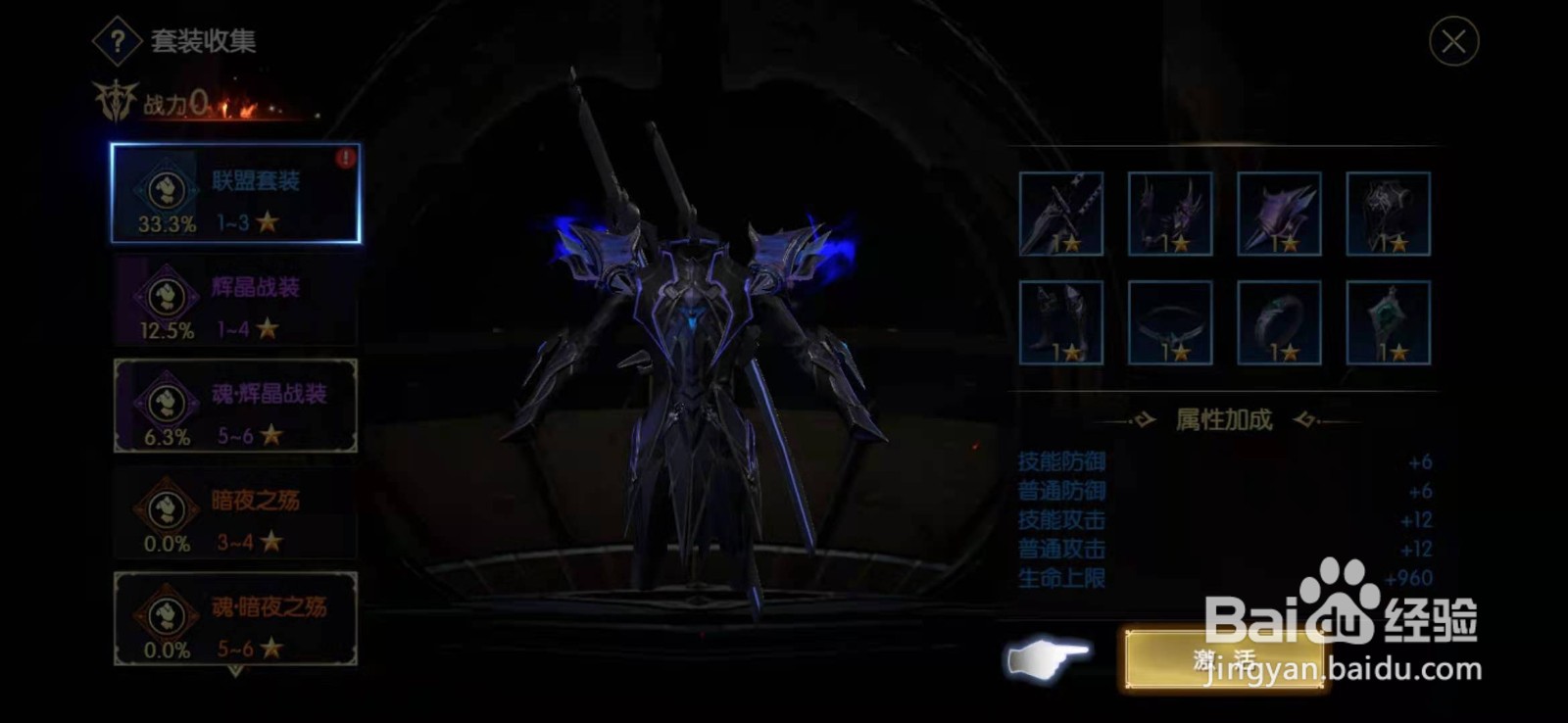Select the crossed swords weapon icon
The height and width of the screenshot is (723, 1568).
click(1063, 214)
